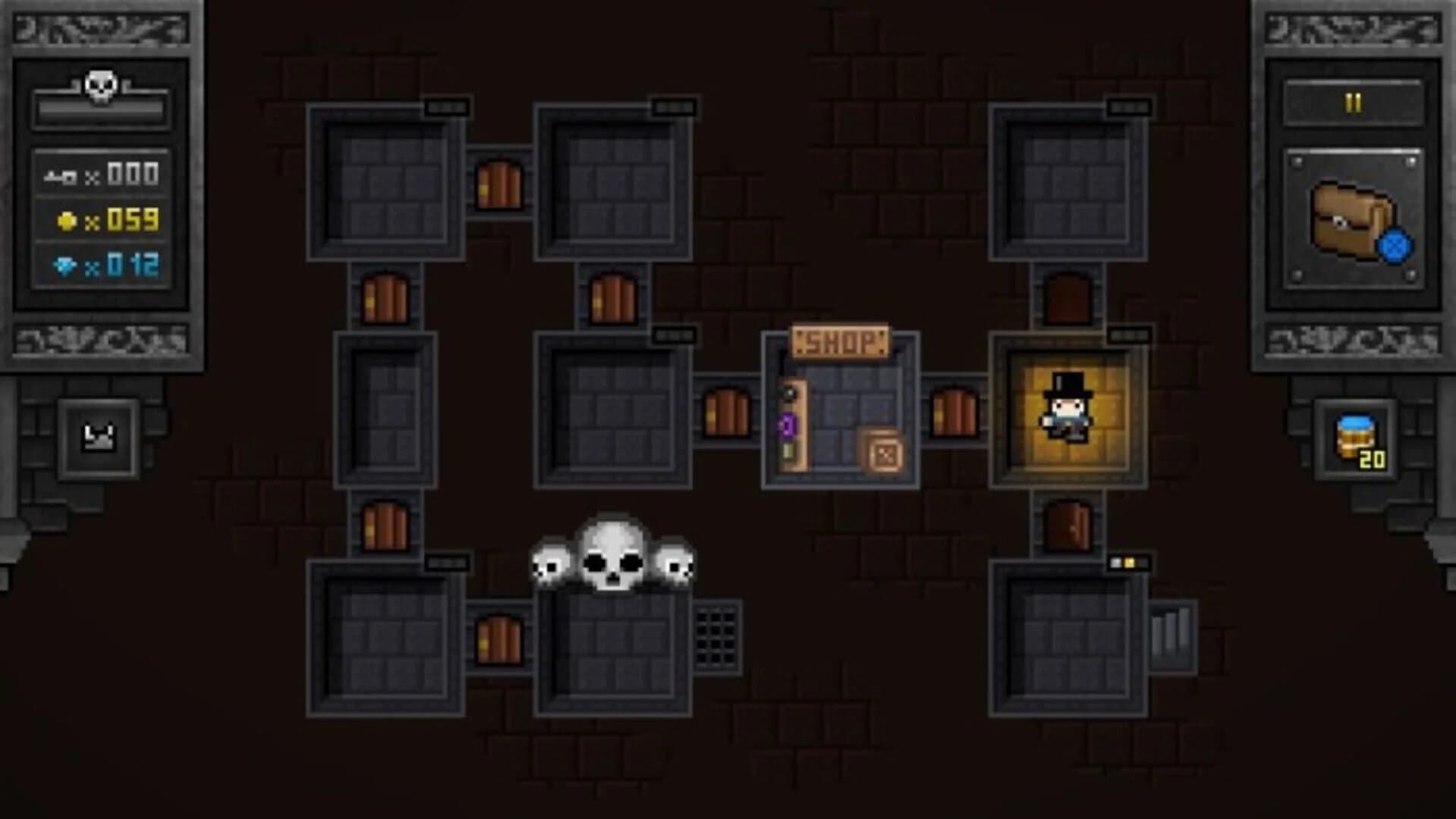Image resolution: width=1456 pixels, height=819 pixels.
Task: Open the door below the player's room
Action: tap(1068, 526)
